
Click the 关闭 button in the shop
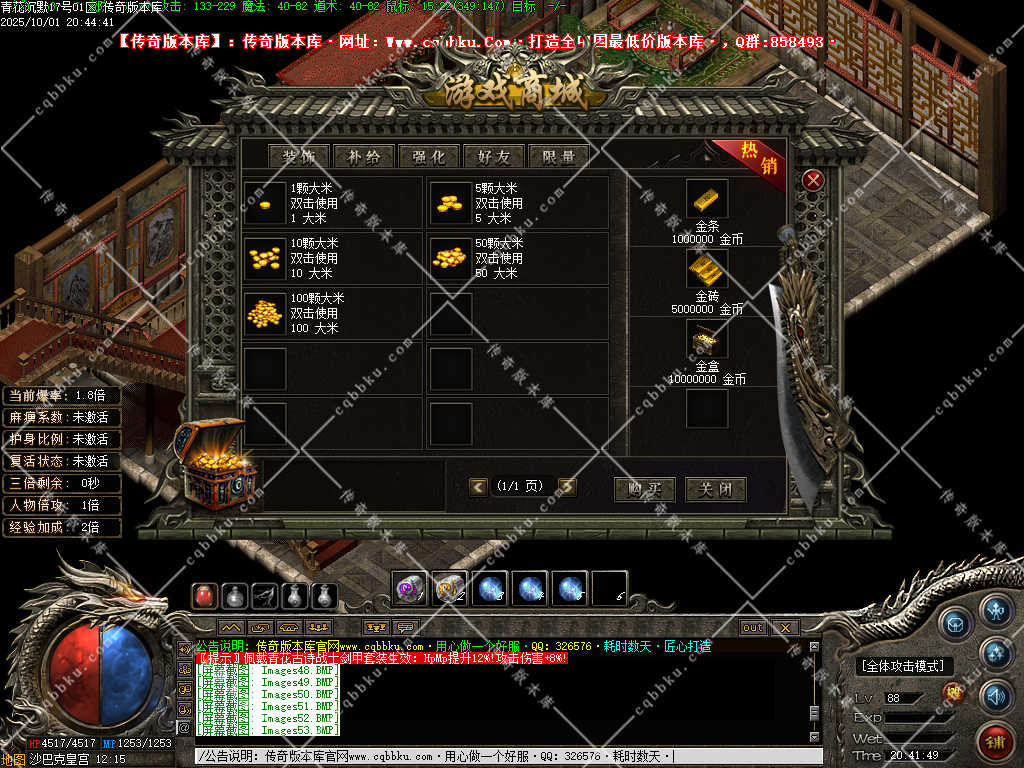715,489
